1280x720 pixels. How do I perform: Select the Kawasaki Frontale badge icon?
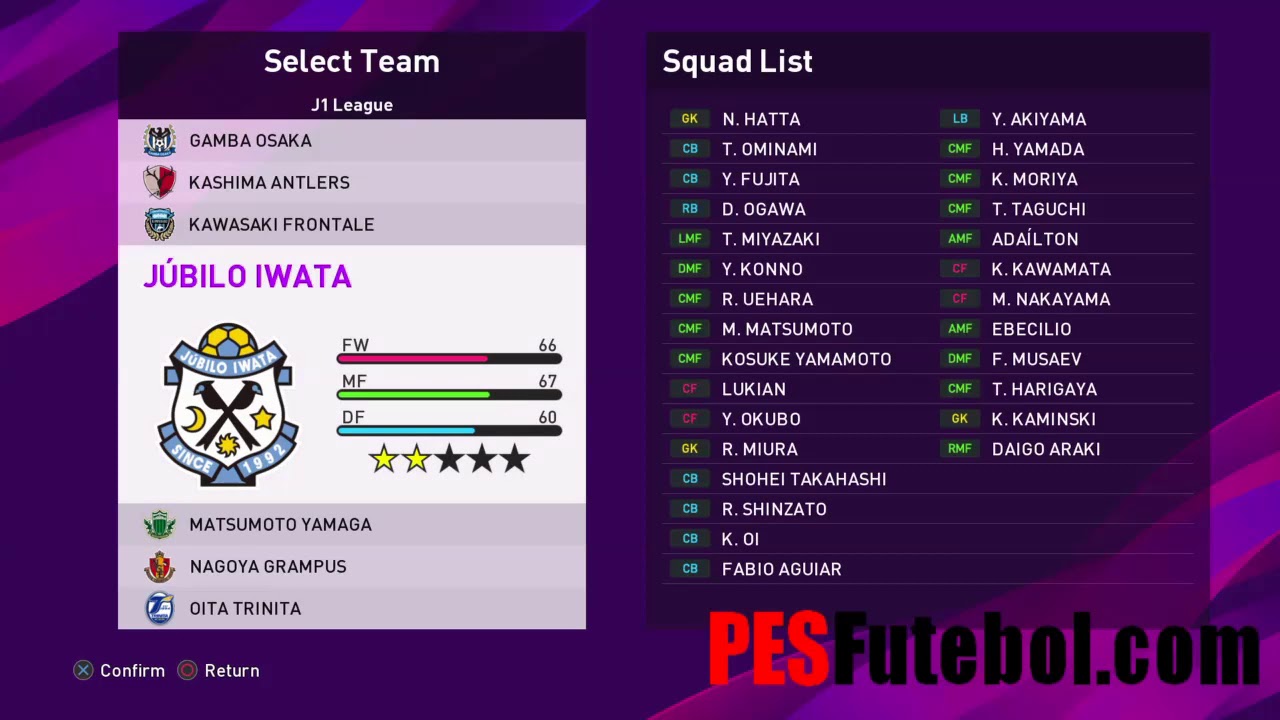point(160,224)
